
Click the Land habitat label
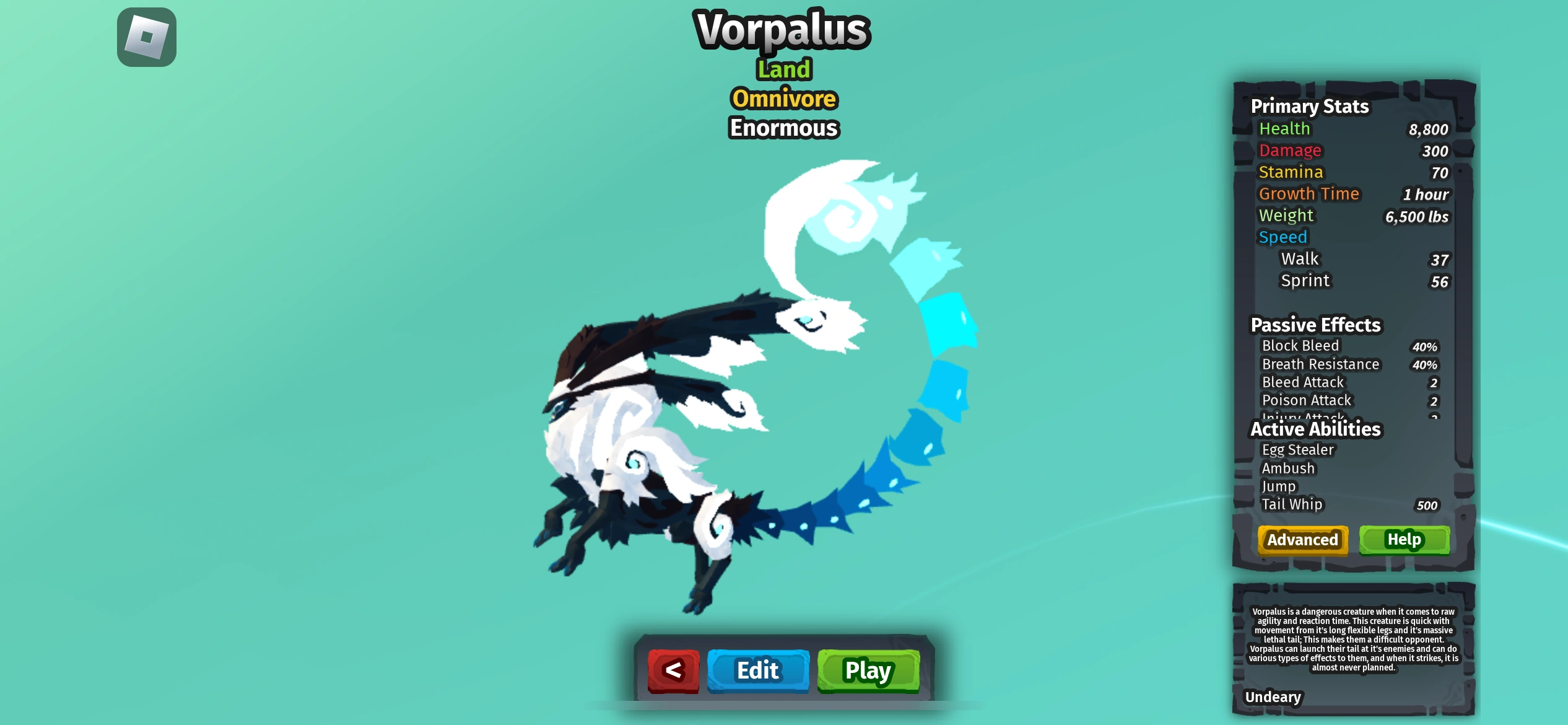coord(783,69)
